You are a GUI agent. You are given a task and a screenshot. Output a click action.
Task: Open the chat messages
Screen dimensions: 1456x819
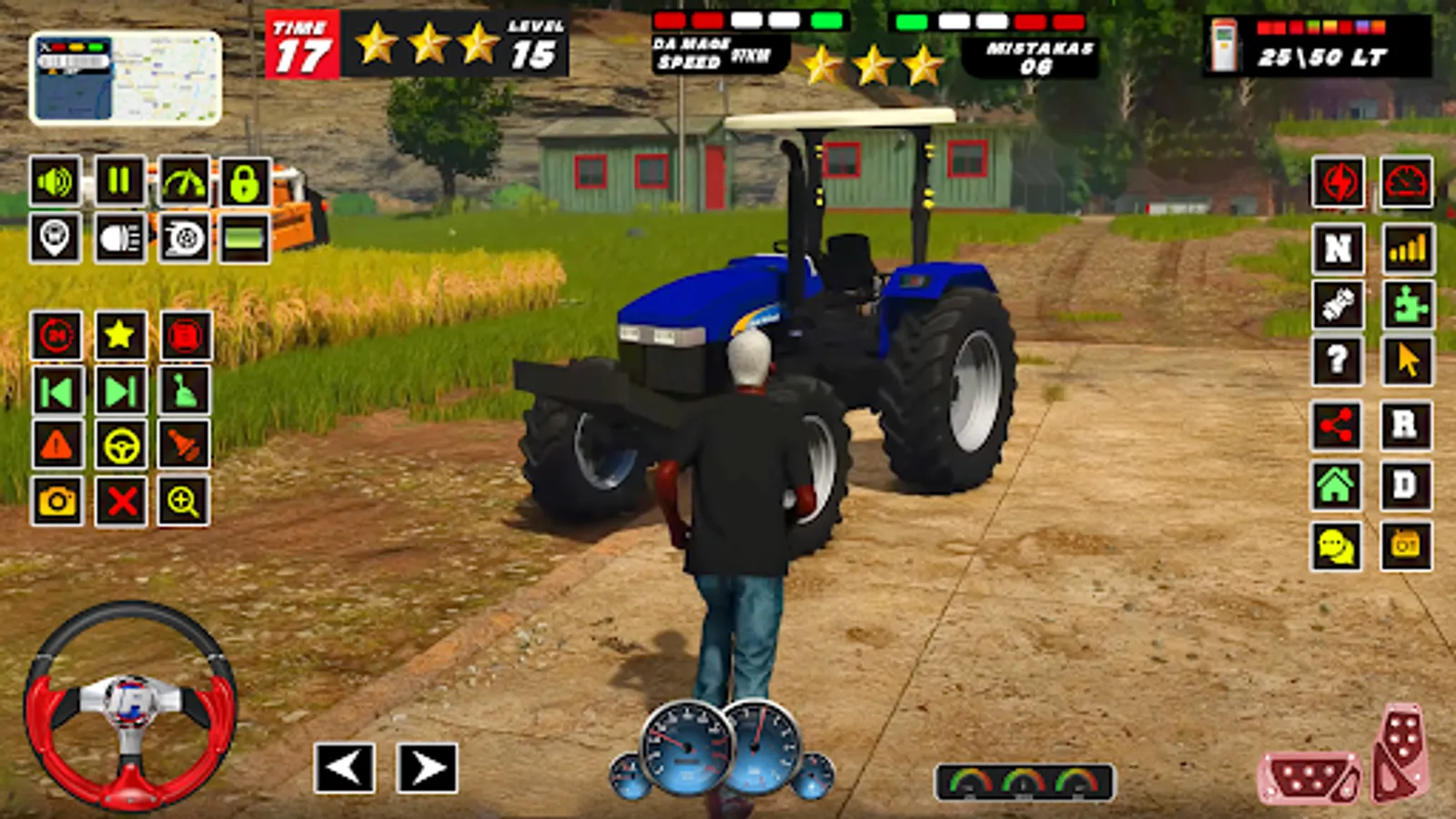tap(1336, 546)
